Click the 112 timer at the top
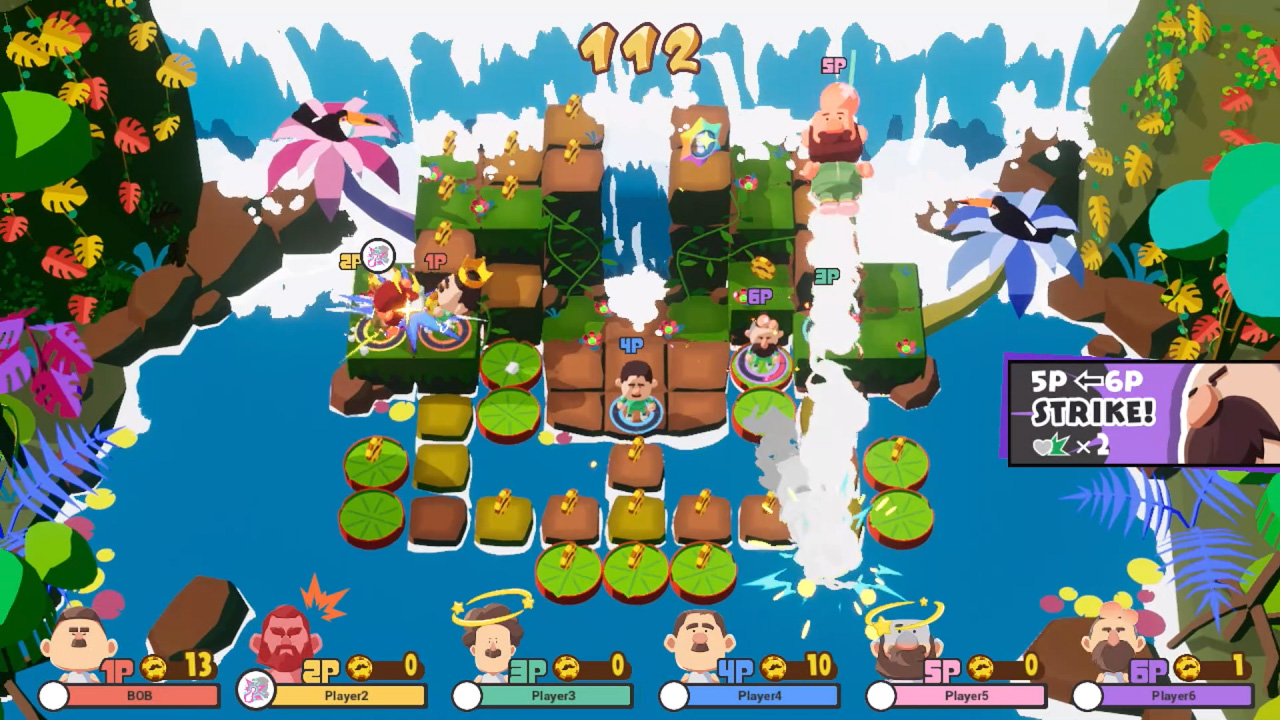This screenshot has height=720, width=1280. (640, 48)
